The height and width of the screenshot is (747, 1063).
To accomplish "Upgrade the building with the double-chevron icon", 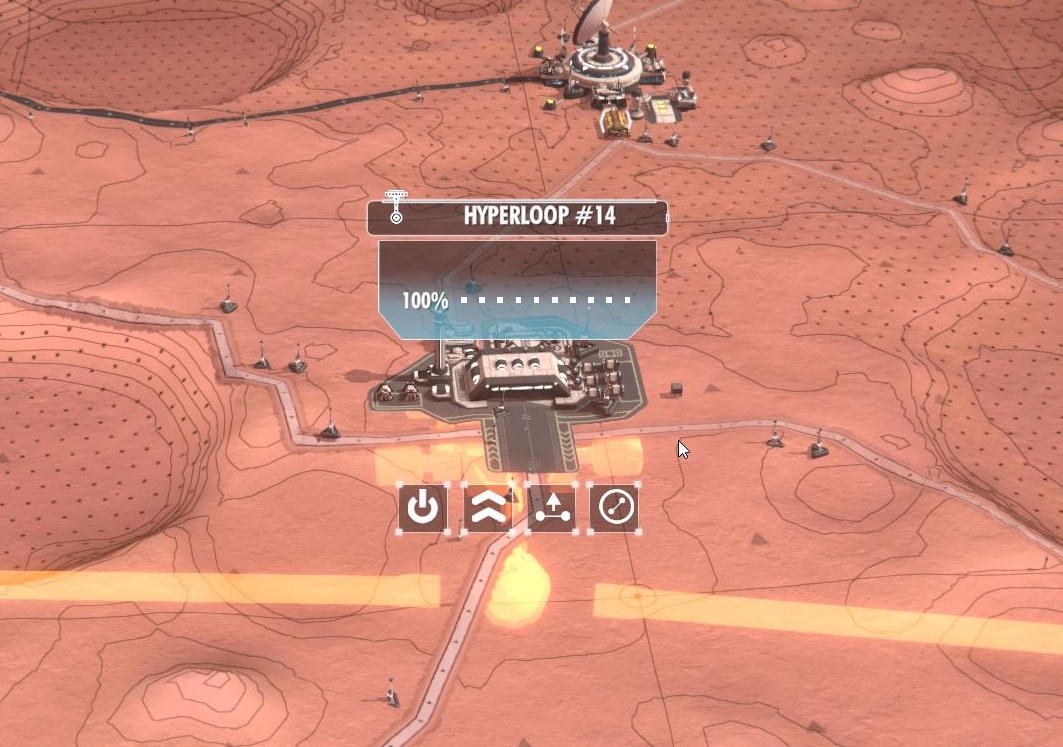I will 487,508.
